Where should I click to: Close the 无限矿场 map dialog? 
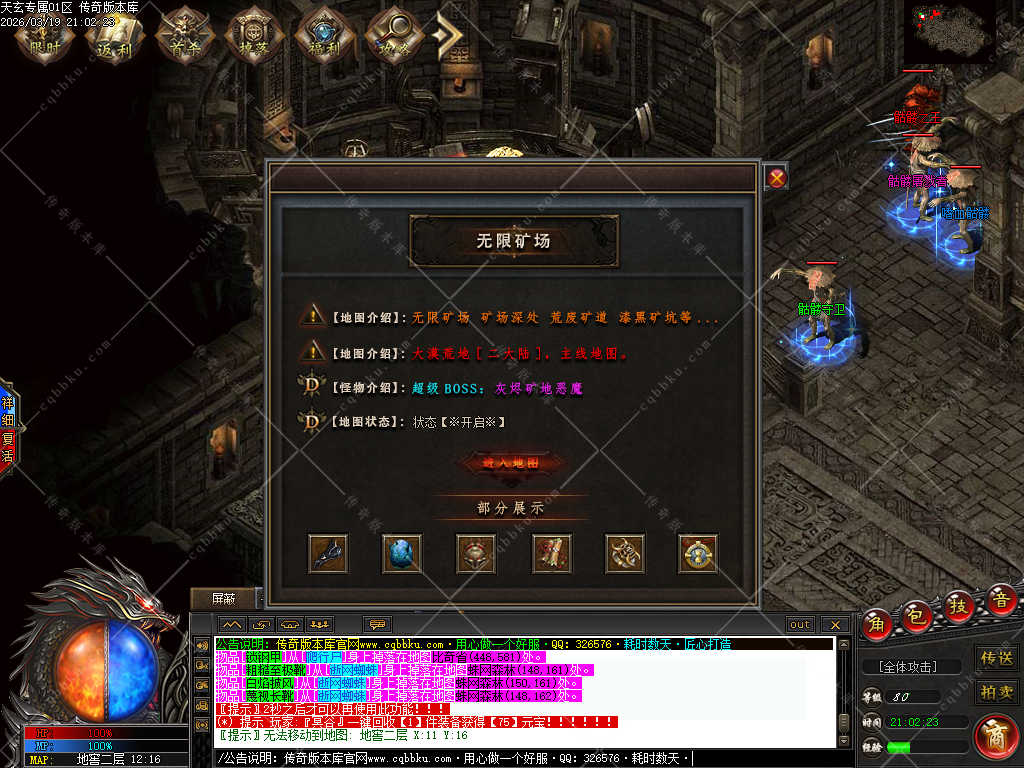coord(777,178)
